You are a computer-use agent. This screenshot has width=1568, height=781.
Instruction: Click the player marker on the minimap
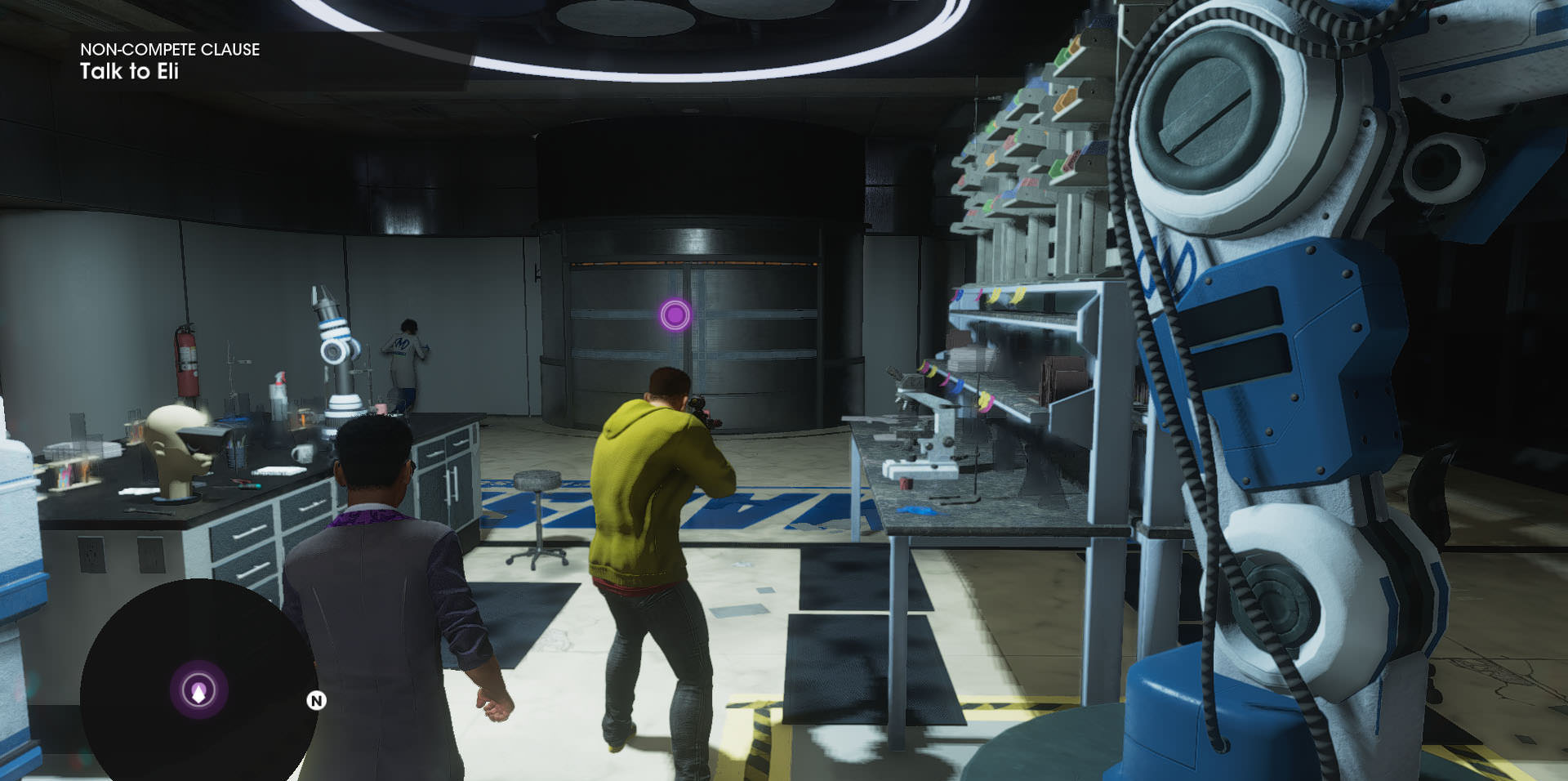click(198, 691)
